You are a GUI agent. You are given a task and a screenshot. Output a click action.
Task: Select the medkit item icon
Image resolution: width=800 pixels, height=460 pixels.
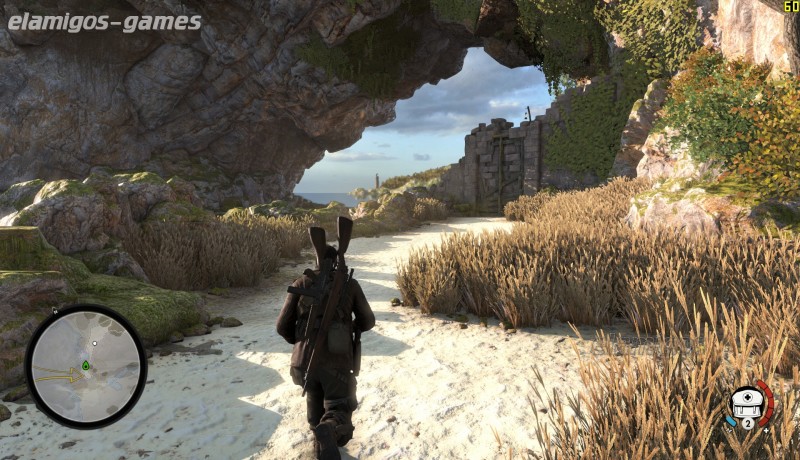(x=747, y=403)
